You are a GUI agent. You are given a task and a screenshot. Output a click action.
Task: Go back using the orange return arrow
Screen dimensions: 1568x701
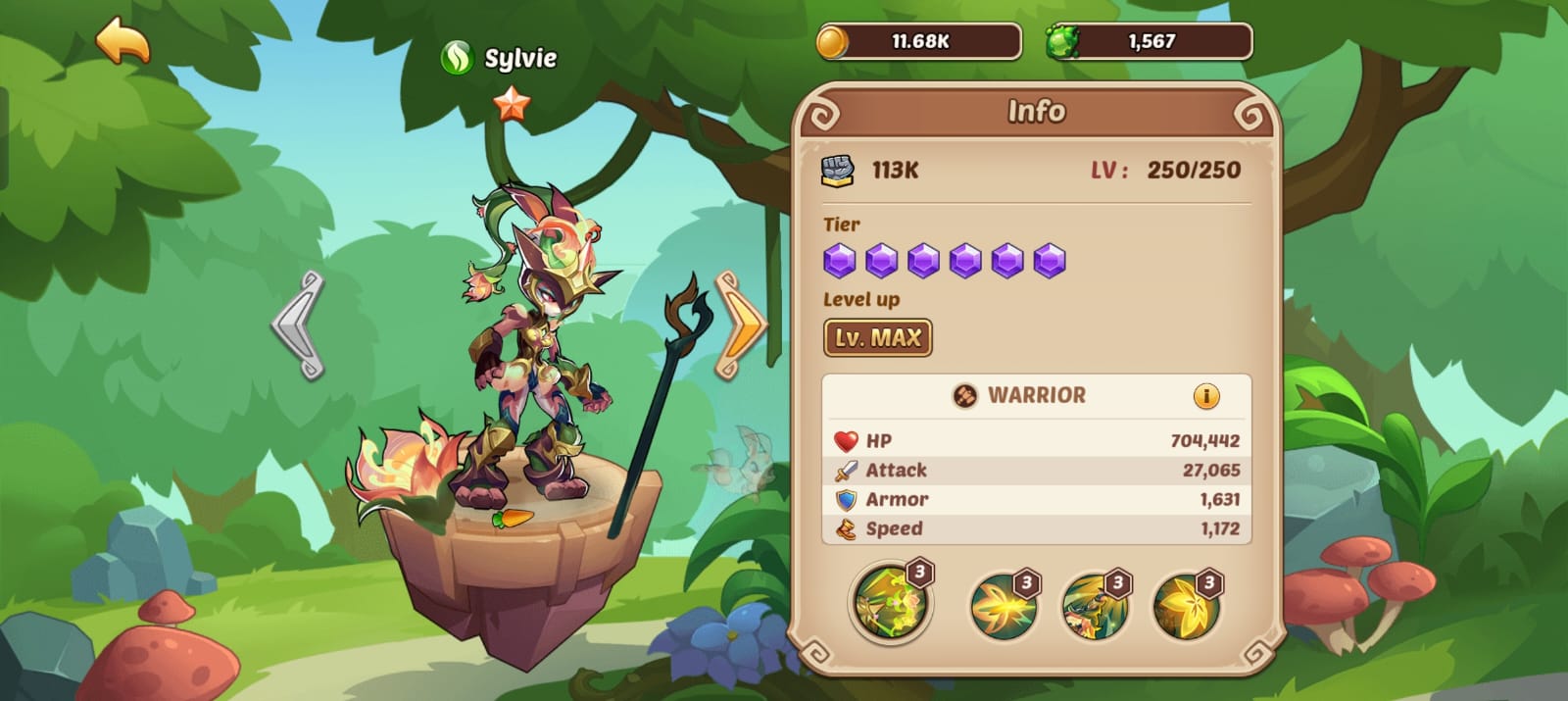[122, 42]
